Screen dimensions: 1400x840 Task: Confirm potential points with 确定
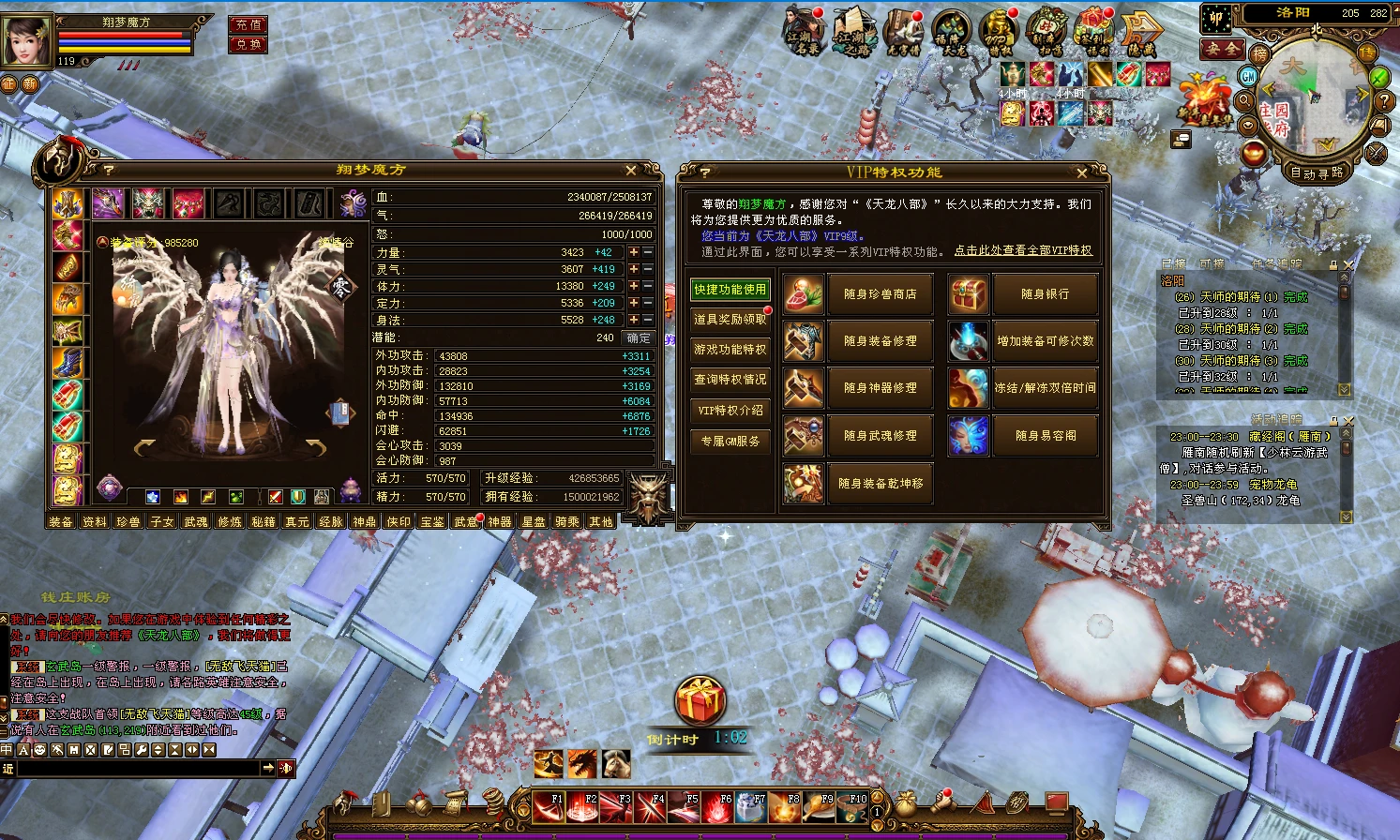point(639,337)
